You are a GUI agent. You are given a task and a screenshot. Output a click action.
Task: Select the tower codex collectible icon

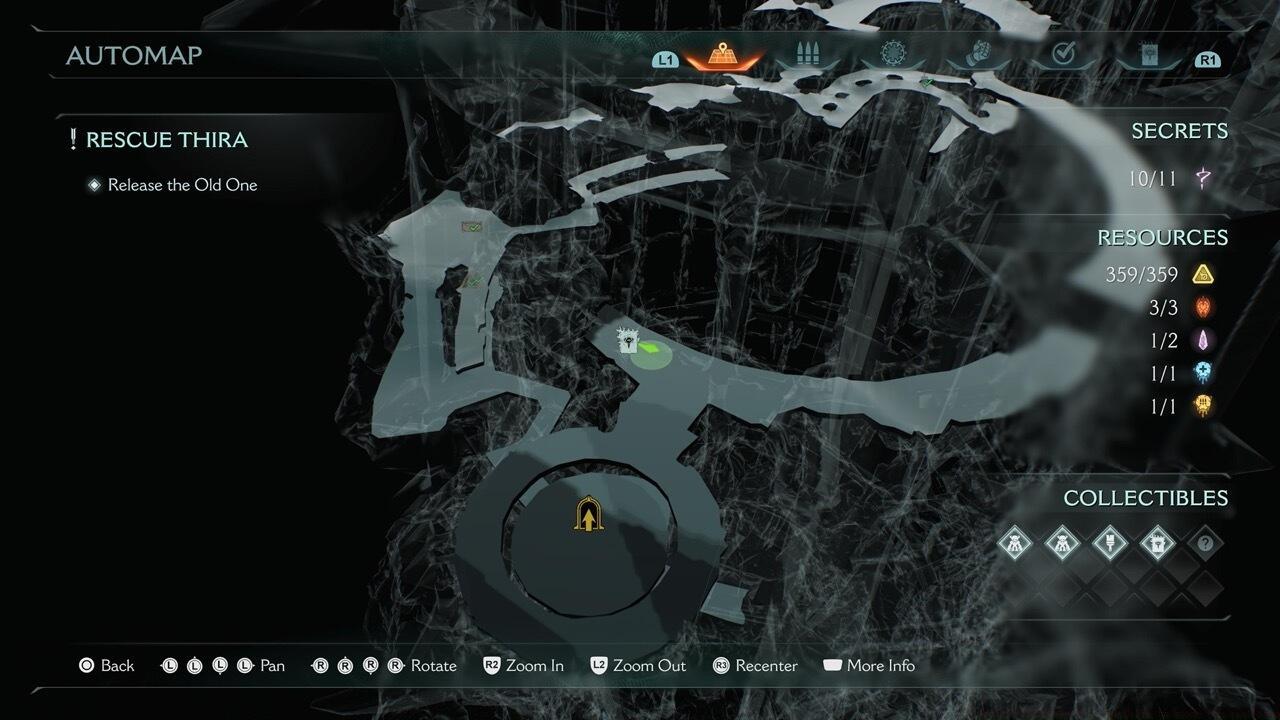(x=1157, y=543)
